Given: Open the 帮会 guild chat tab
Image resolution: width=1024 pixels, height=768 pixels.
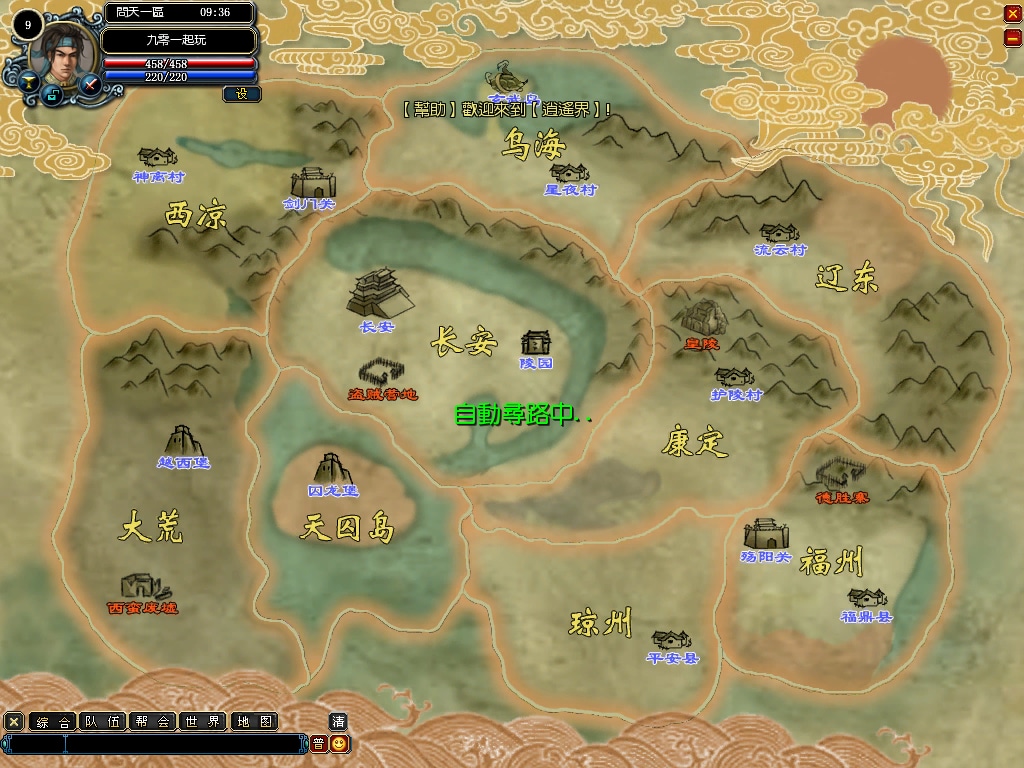Looking at the screenshot, I should [x=152, y=722].
